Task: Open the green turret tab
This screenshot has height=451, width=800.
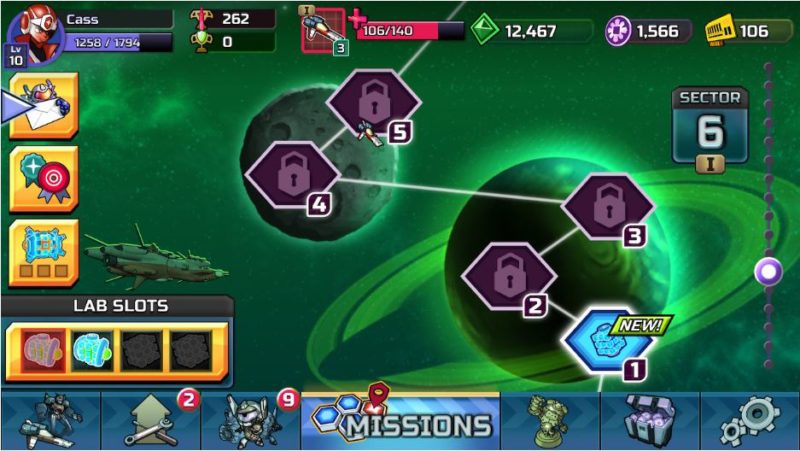Action: pyautogui.click(x=549, y=421)
